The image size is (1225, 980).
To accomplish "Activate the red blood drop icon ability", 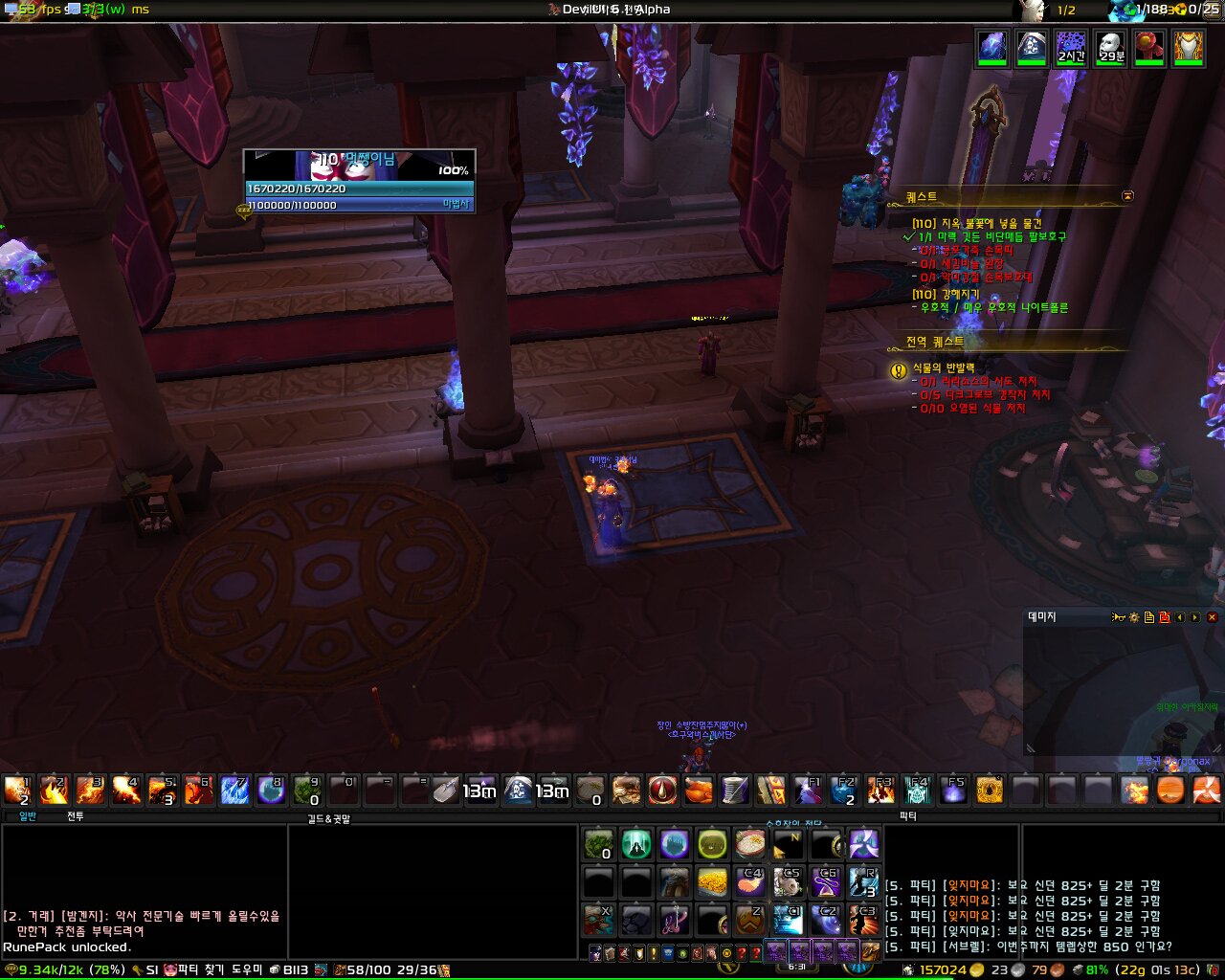I will pyautogui.click(x=662, y=791).
